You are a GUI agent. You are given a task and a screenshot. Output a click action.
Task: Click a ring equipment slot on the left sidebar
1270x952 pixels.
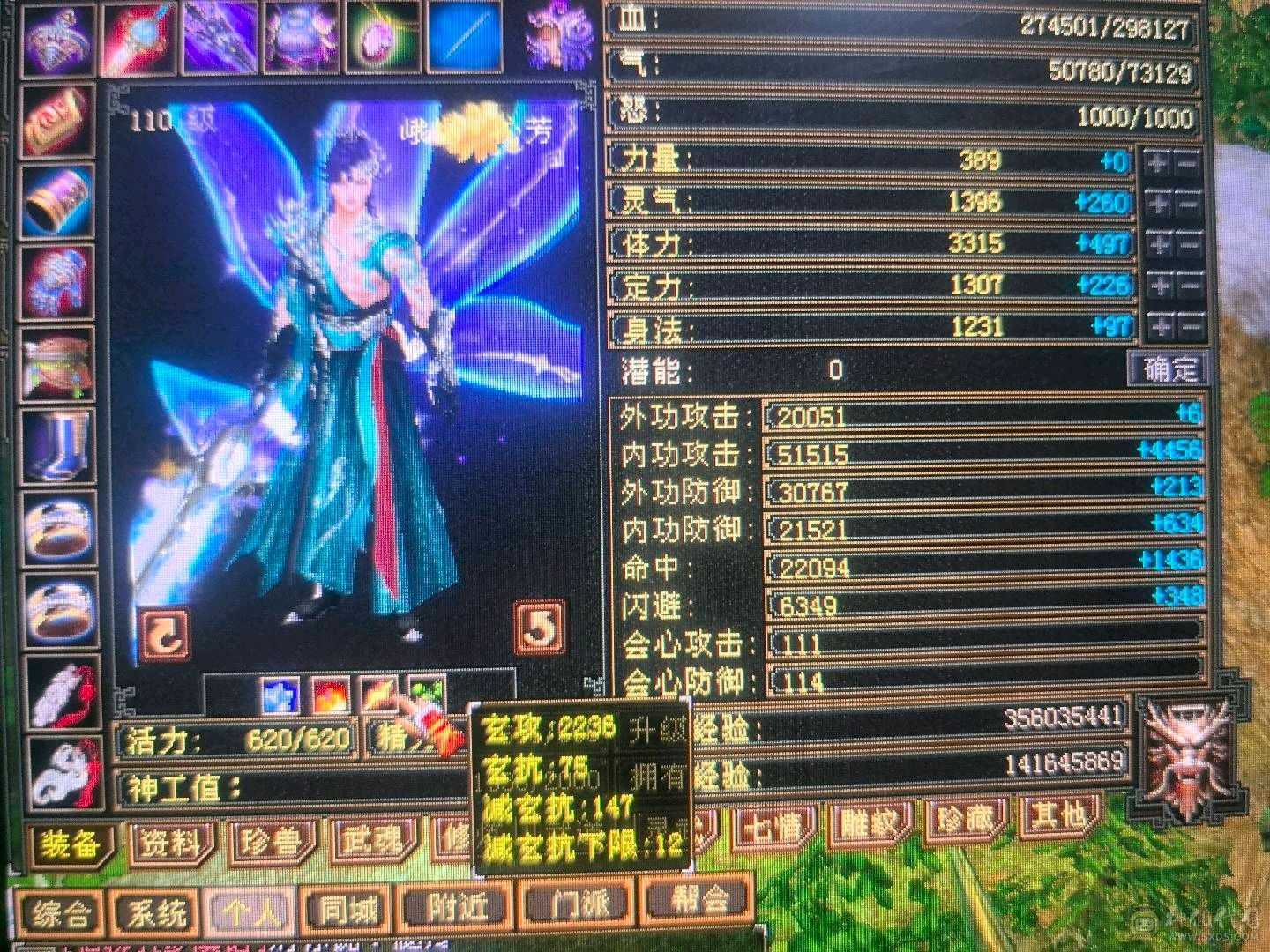tap(57, 529)
